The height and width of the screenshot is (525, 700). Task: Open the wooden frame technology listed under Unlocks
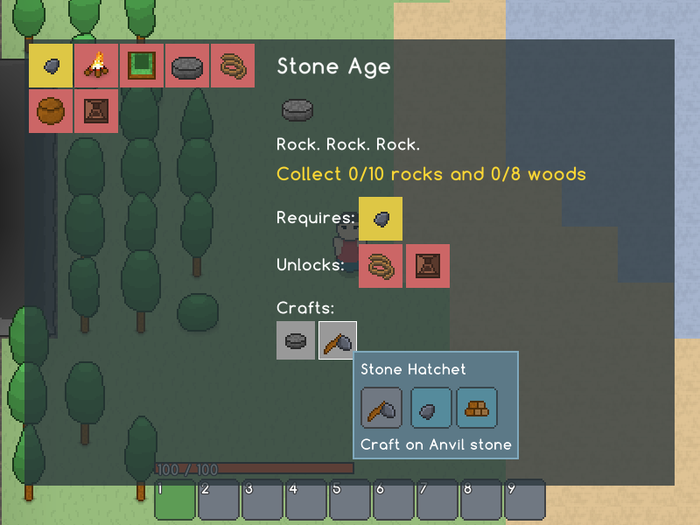coord(427,265)
